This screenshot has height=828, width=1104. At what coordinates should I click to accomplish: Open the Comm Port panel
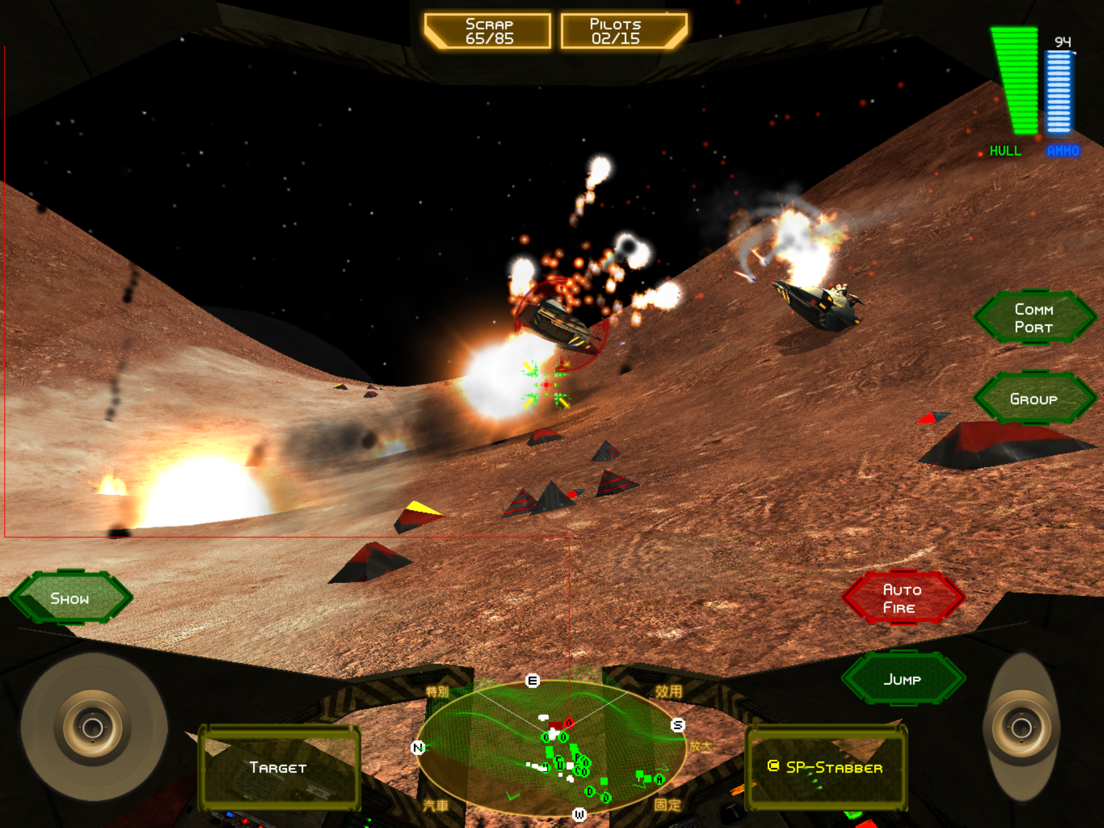[1033, 318]
